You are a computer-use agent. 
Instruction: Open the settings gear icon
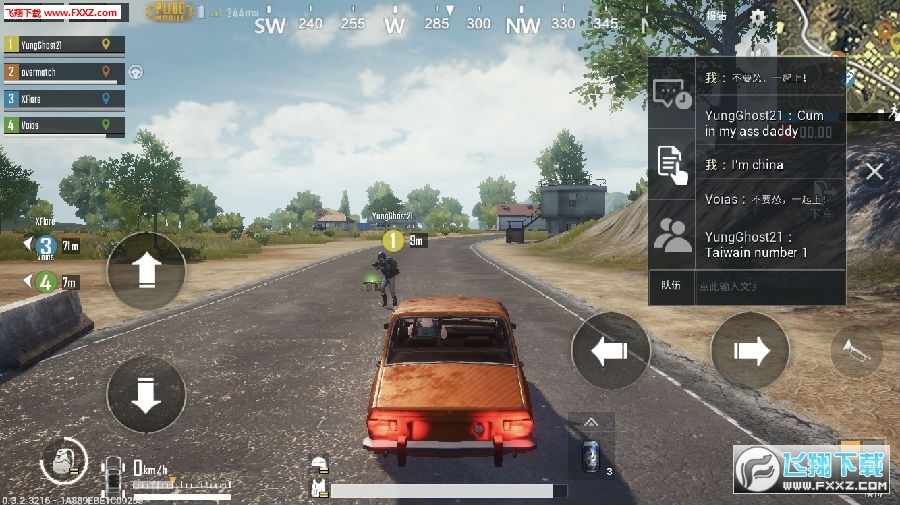[x=758, y=18]
